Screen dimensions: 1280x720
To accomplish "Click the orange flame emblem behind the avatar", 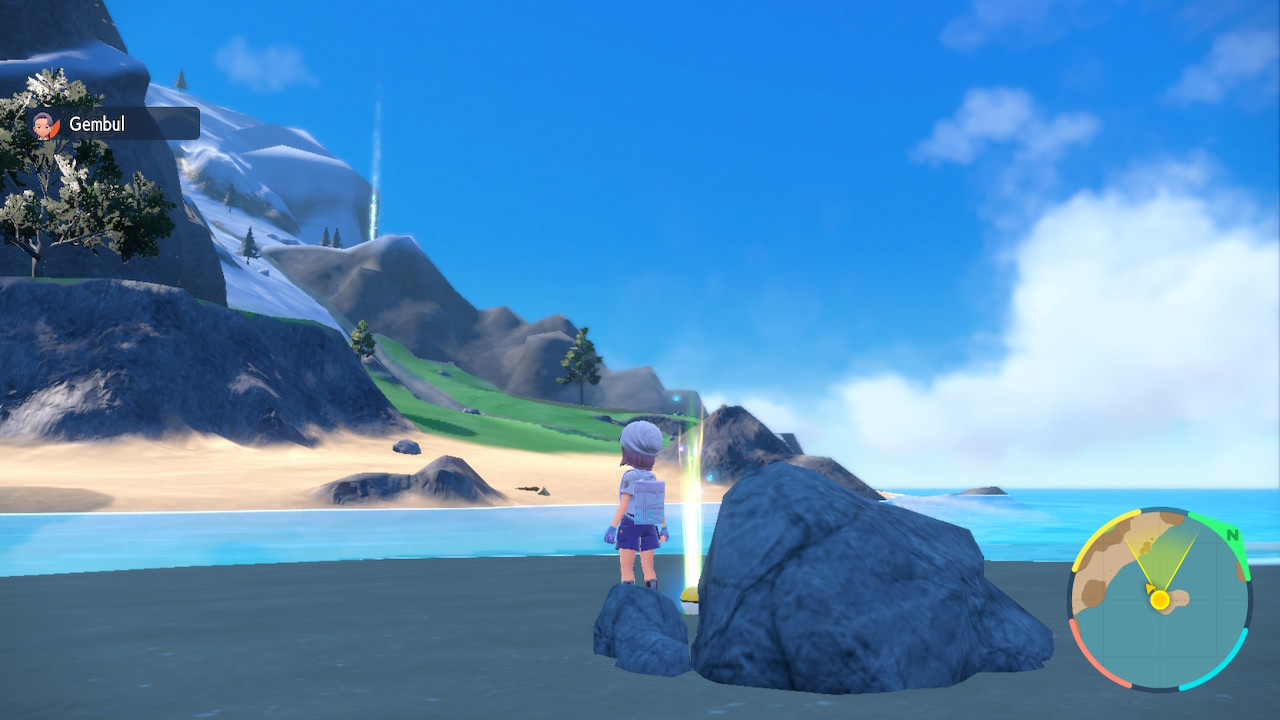I will tap(56, 127).
